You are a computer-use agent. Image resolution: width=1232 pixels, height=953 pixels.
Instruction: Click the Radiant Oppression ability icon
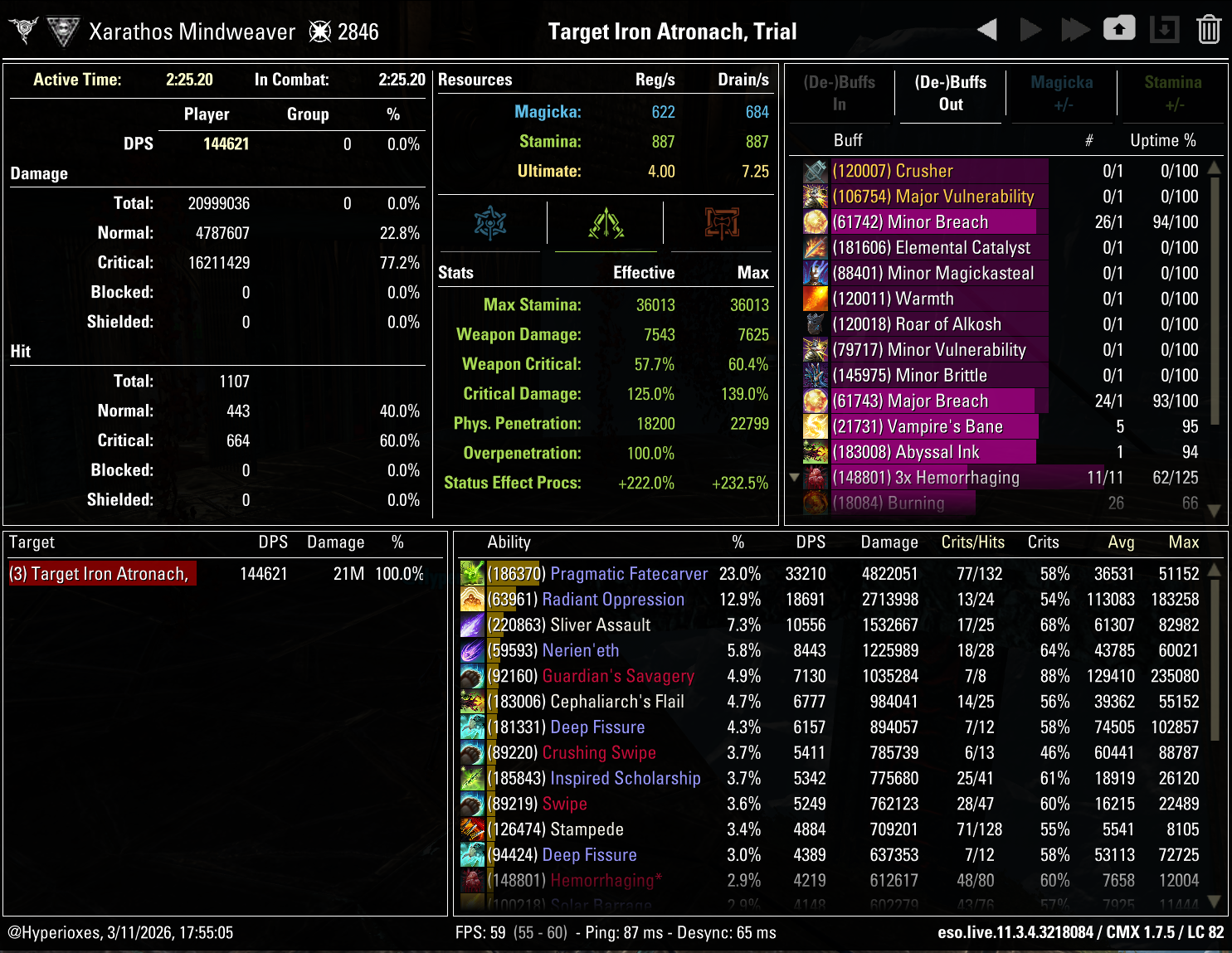(x=471, y=599)
